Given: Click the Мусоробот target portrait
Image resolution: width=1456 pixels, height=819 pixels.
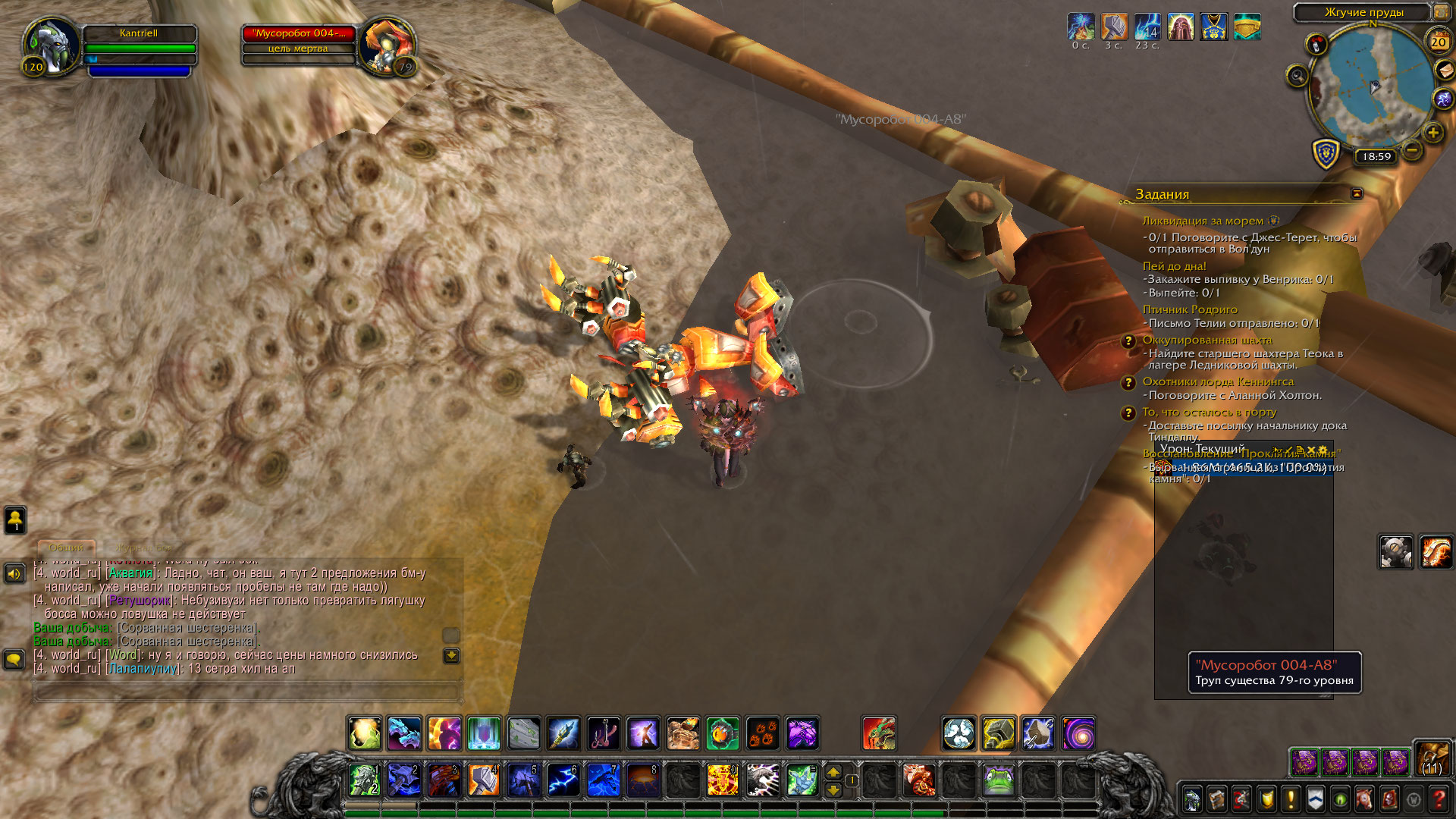Looking at the screenshot, I should tap(386, 47).
